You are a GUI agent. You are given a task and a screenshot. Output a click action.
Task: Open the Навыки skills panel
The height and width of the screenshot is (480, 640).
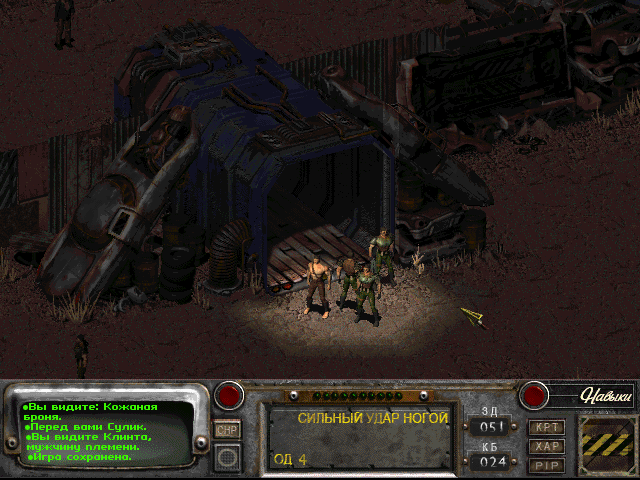click(x=606, y=396)
